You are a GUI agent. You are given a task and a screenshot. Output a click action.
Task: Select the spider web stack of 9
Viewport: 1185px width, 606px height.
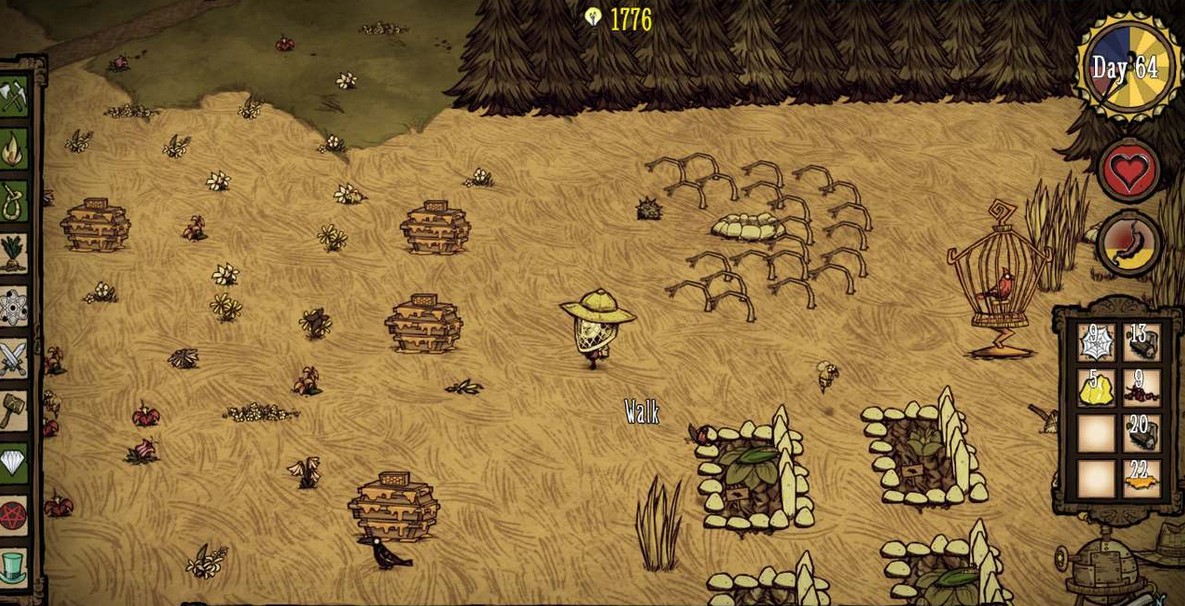point(1095,343)
